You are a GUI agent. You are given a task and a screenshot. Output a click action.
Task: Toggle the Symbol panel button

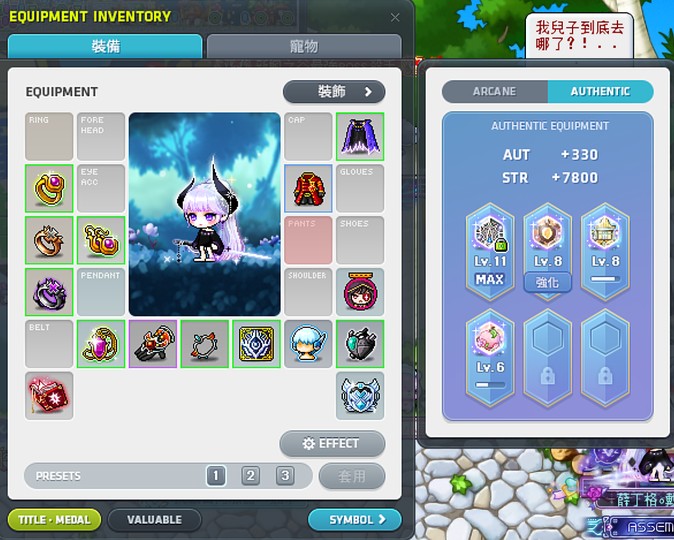(354, 520)
